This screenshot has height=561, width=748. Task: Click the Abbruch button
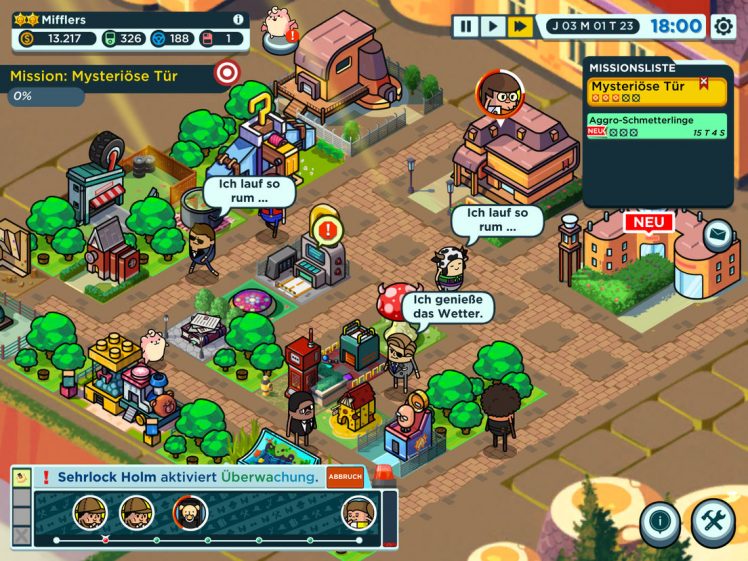(x=345, y=477)
